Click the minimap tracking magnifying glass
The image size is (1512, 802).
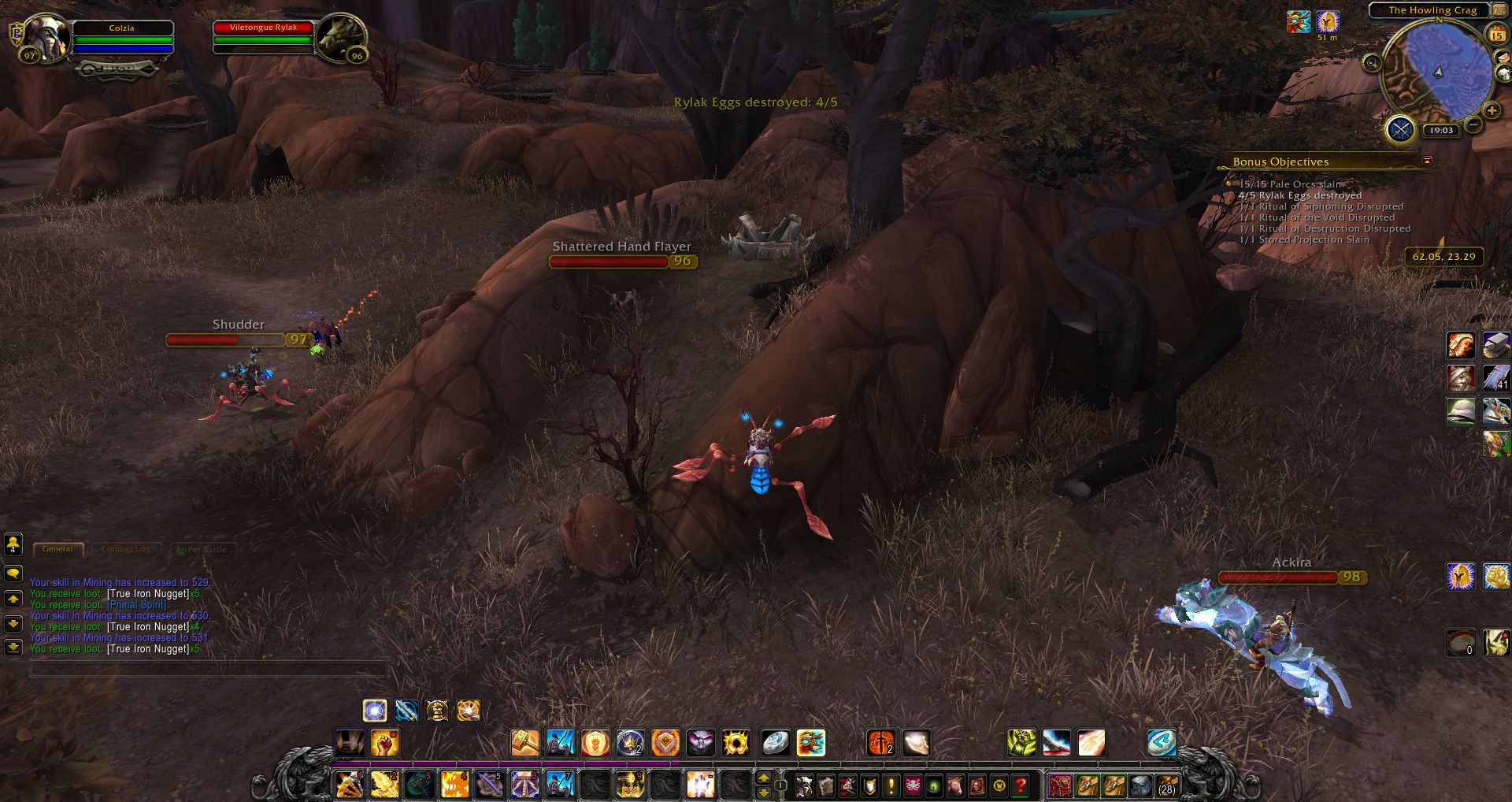click(1373, 63)
